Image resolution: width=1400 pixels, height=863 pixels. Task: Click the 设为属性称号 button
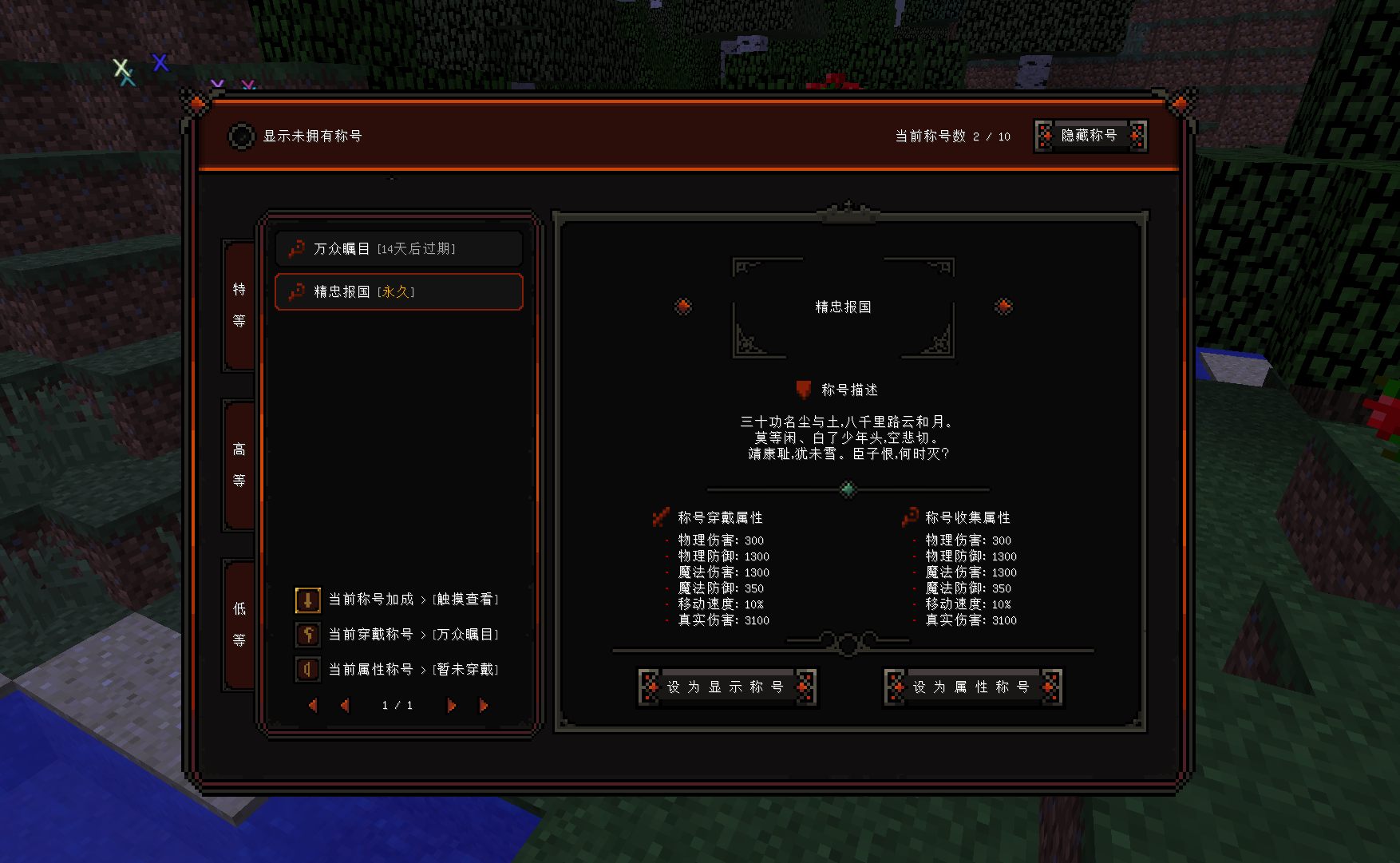coord(973,687)
